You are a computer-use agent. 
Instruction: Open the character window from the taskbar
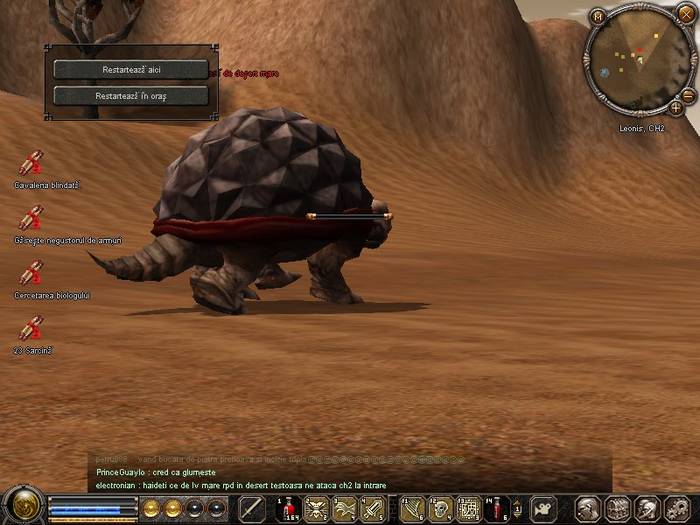pyautogui.click(x=589, y=509)
